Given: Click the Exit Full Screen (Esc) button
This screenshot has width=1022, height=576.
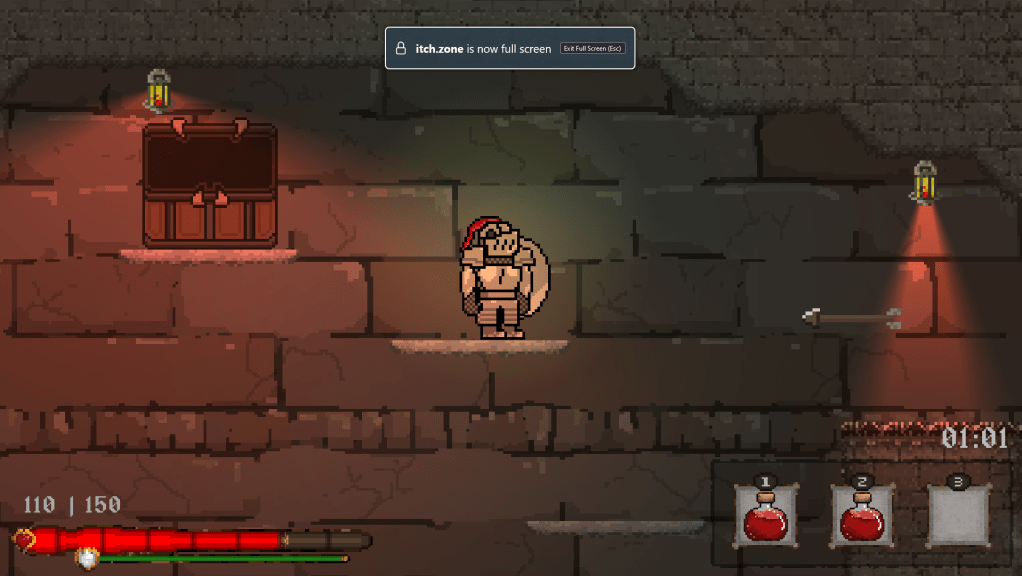Looking at the screenshot, I should pos(593,48).
